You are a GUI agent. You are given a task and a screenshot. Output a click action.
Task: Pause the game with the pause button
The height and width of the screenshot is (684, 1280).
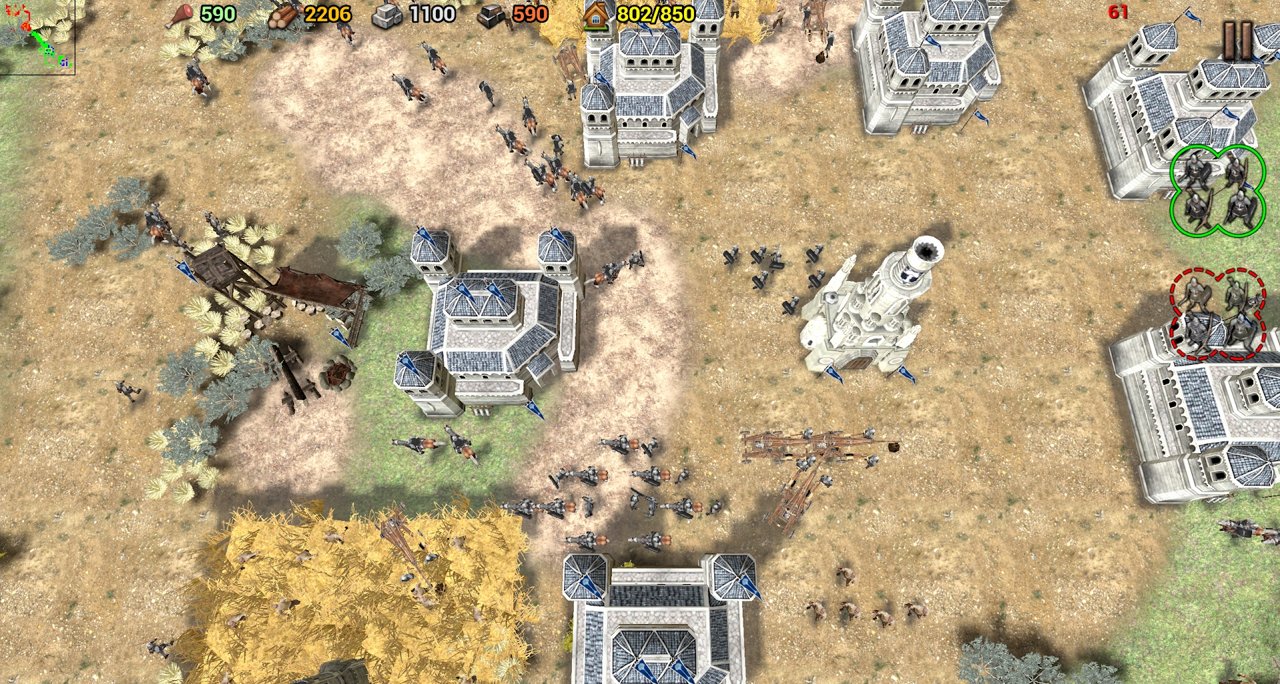[x=1238, y=40]
